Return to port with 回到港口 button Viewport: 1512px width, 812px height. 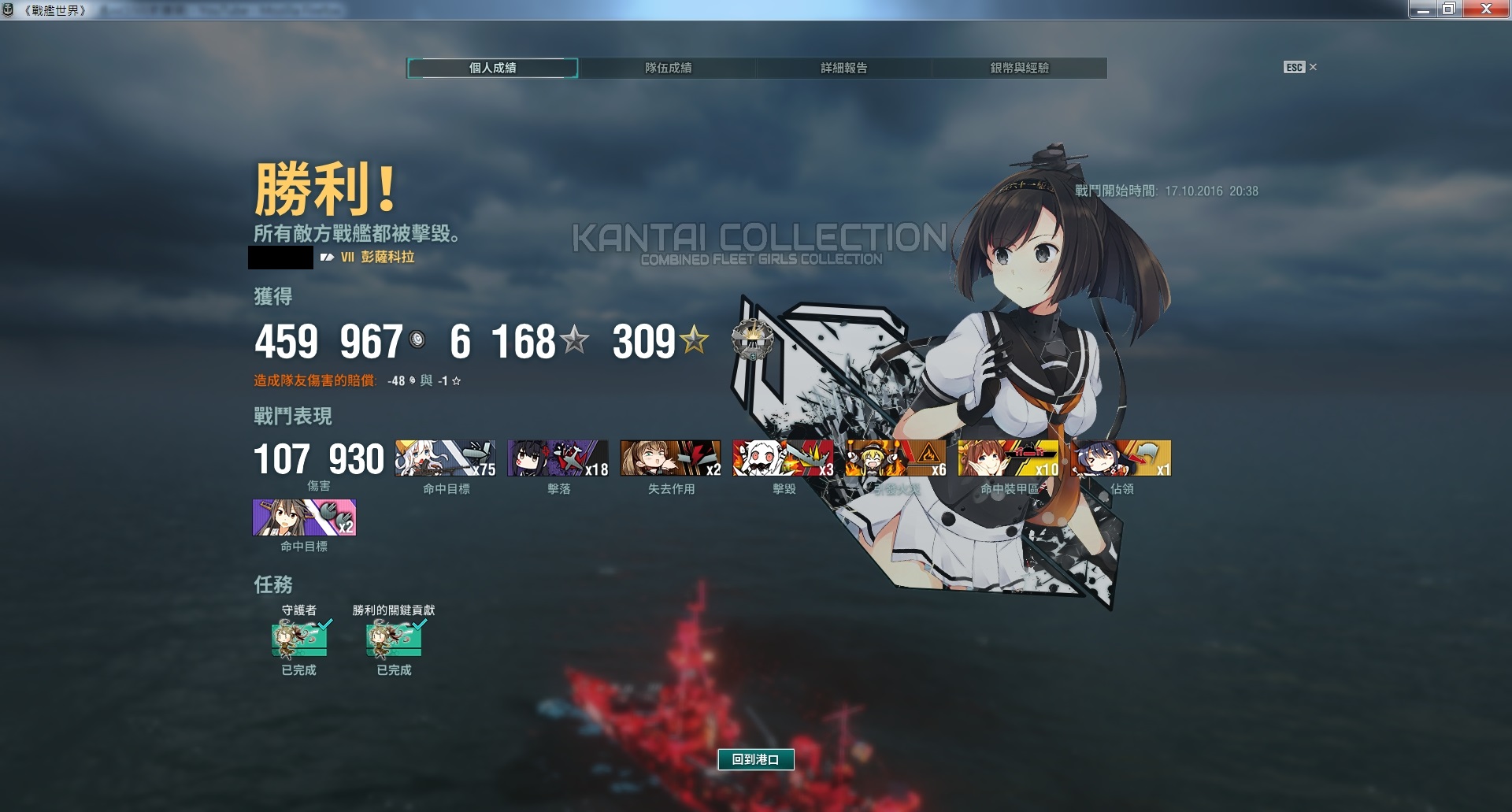pyautogui.click(x=755, y=759)
